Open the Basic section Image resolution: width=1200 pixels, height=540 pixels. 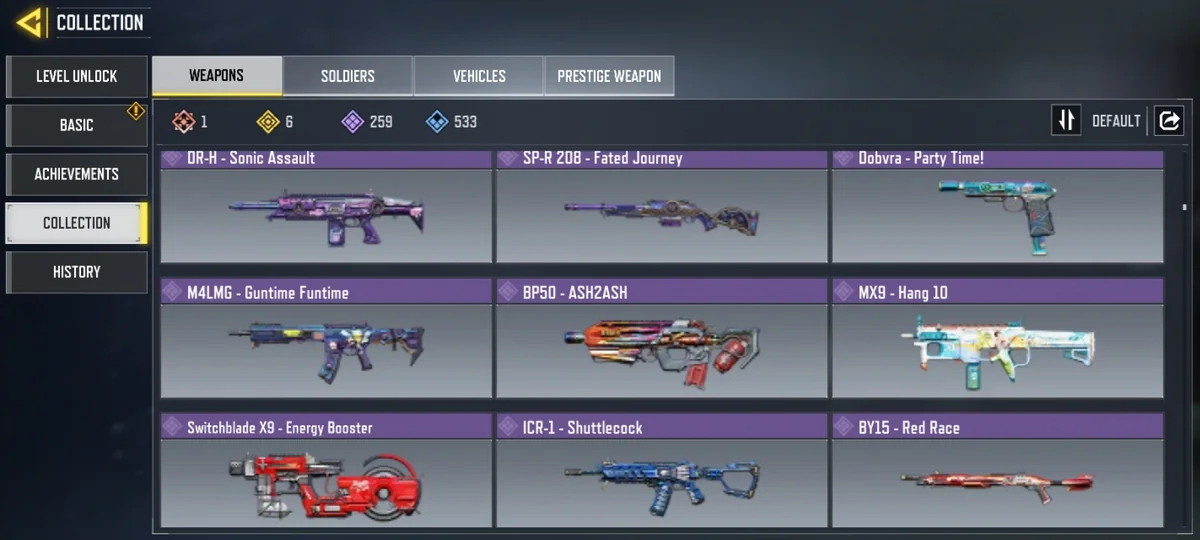tap(77, 125)
